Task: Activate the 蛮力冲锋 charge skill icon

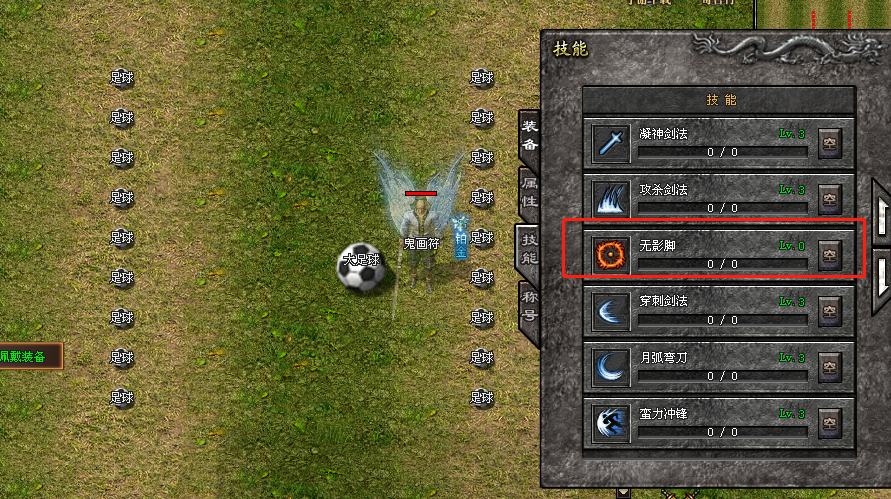Action: pyautogui.click(x=609, y=421)
